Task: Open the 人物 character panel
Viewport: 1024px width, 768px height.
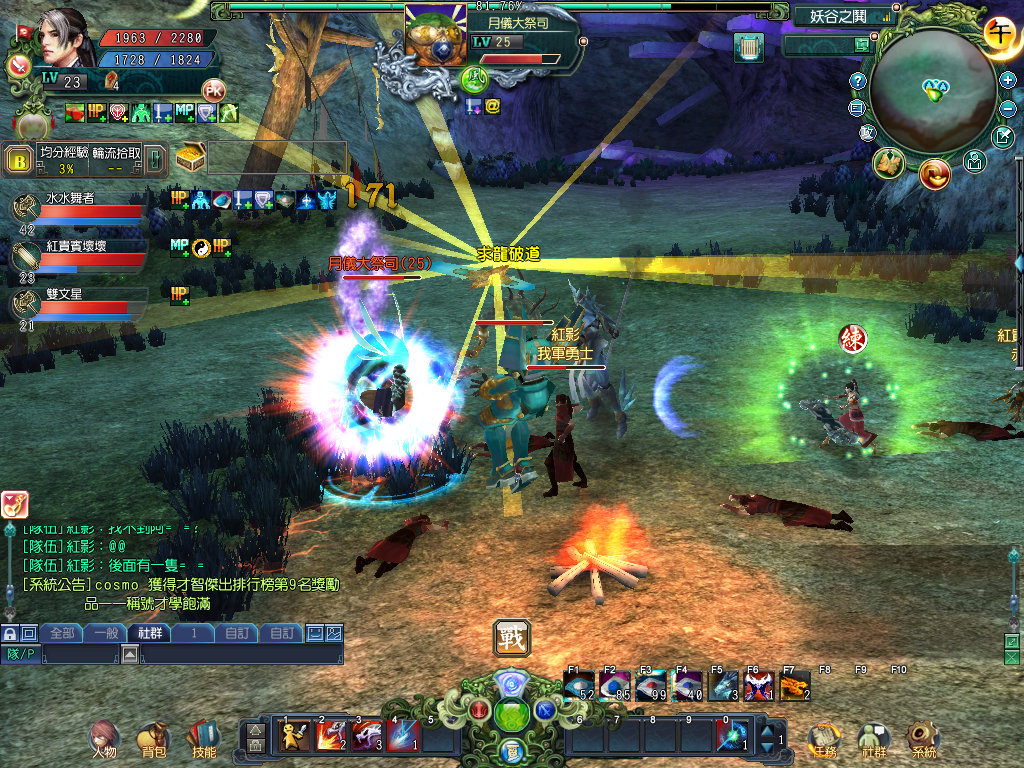Action: [x=104, y=739]
